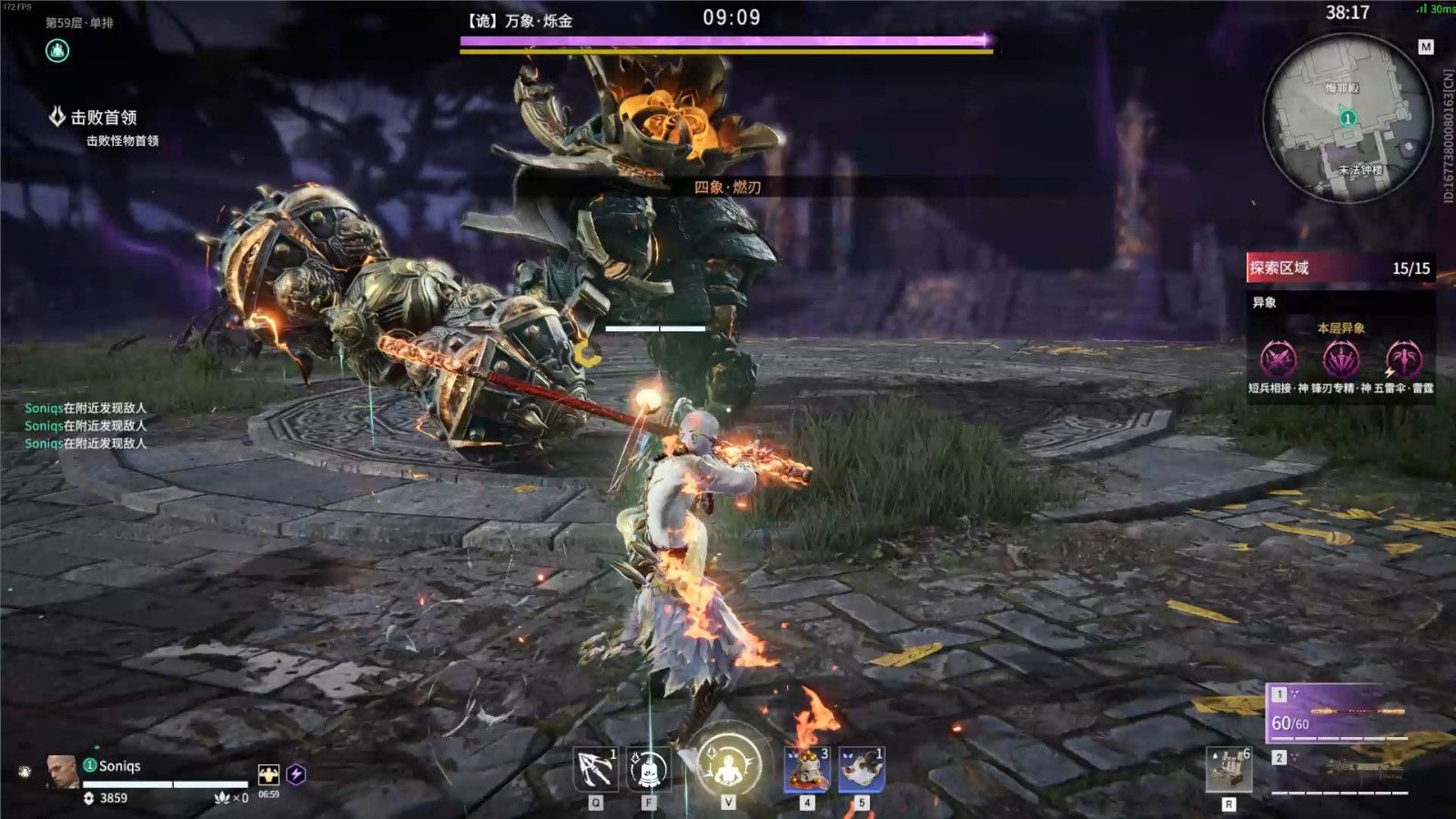Use the bell skill icon
Viewport: 1456px width, 819px height.
[648, 771]
